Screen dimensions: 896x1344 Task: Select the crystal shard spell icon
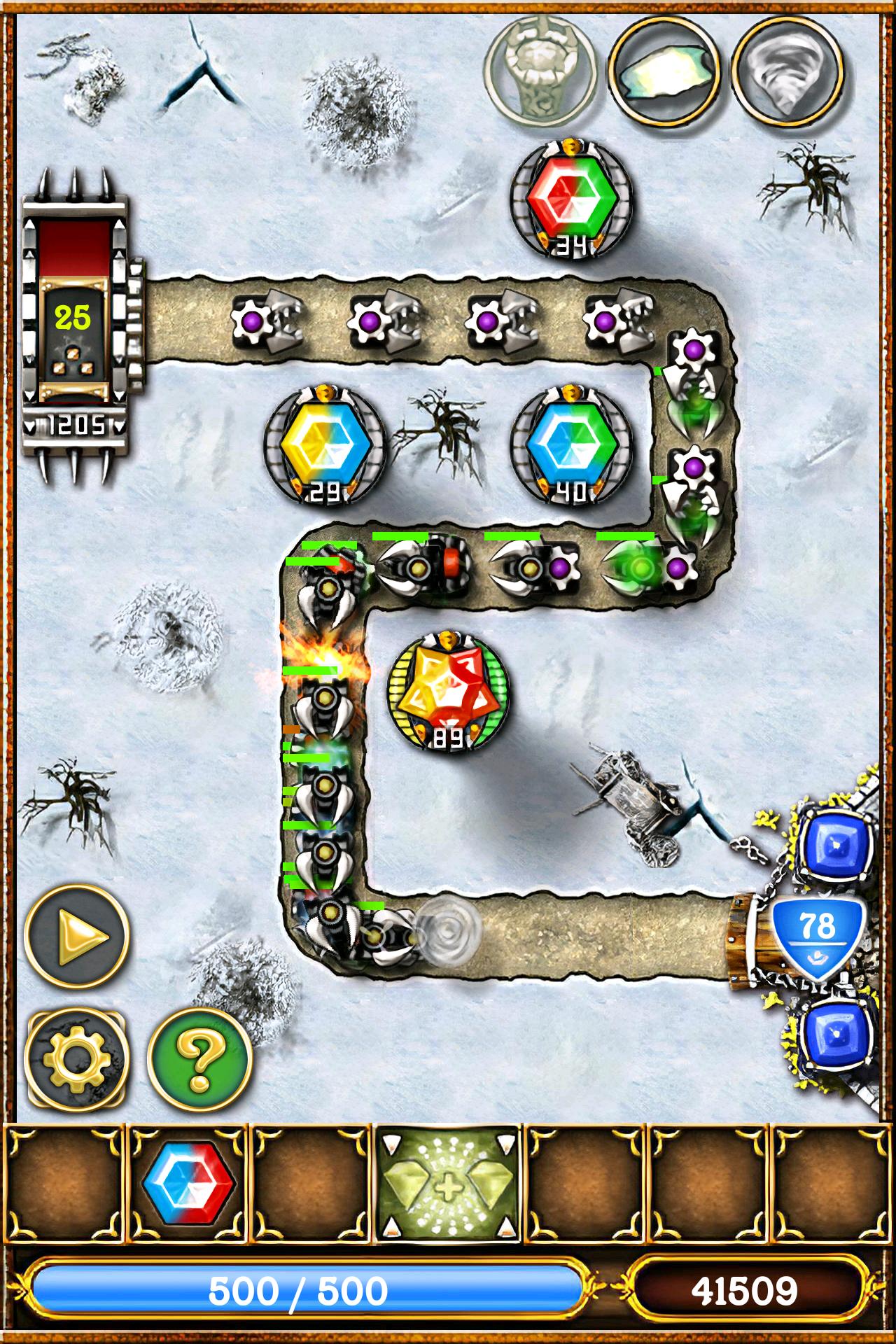tap(665, 70)
